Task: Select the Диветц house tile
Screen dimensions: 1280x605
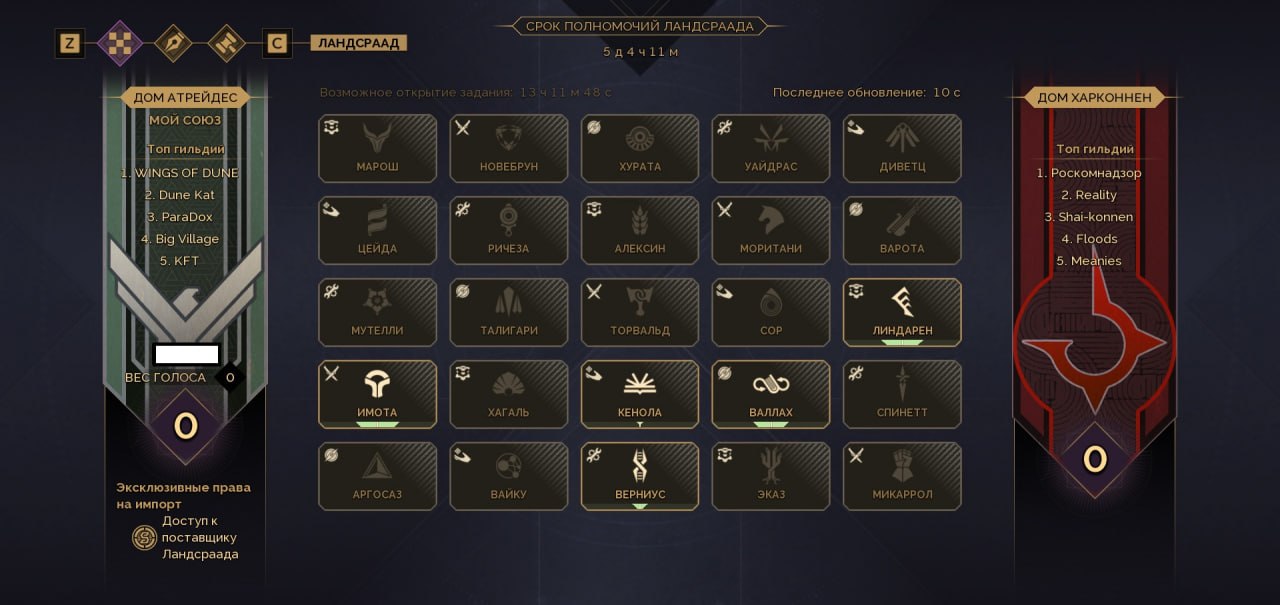Action: pos(902,148)
